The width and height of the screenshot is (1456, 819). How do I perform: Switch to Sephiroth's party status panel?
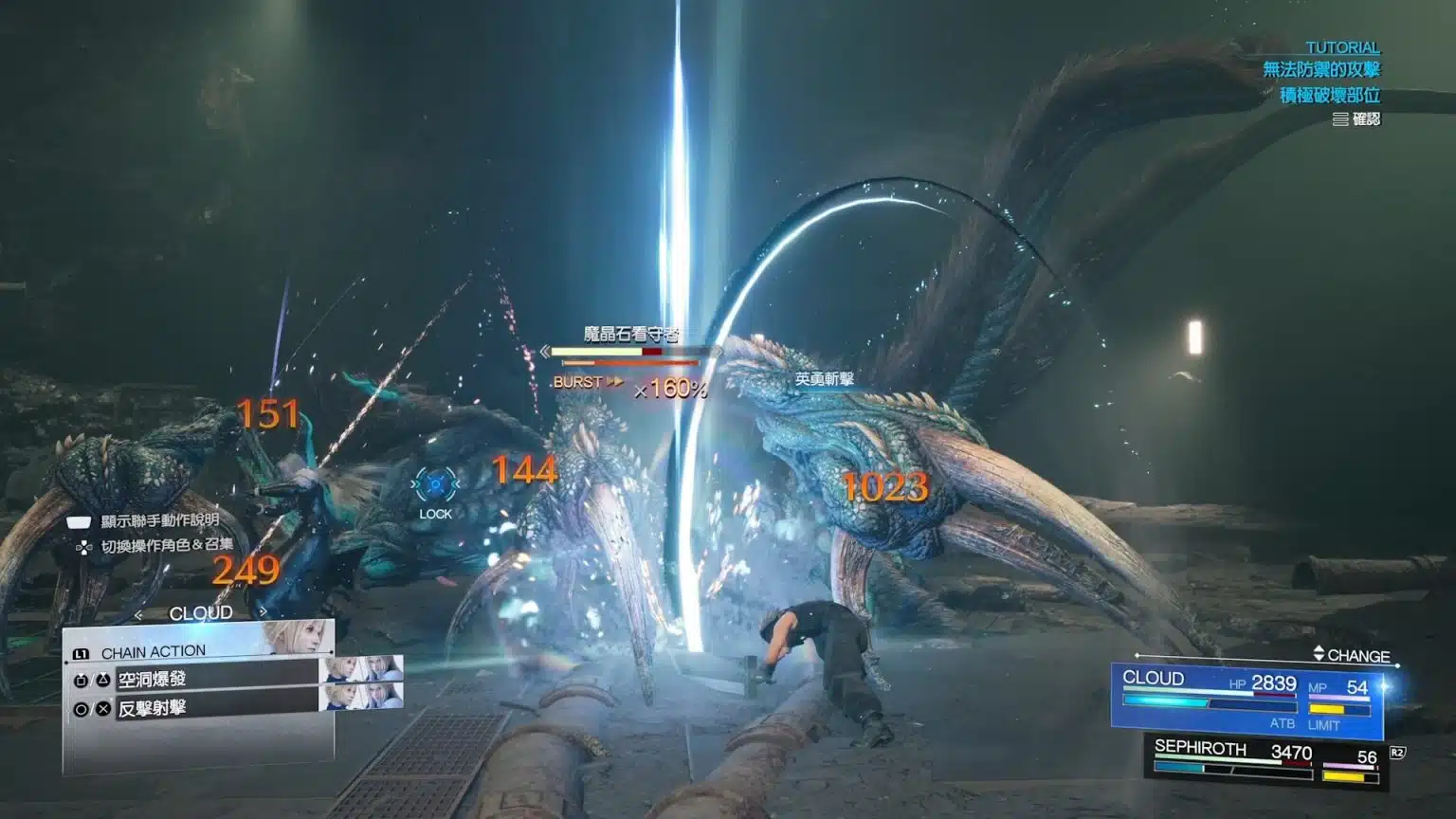pos(1265,760)
